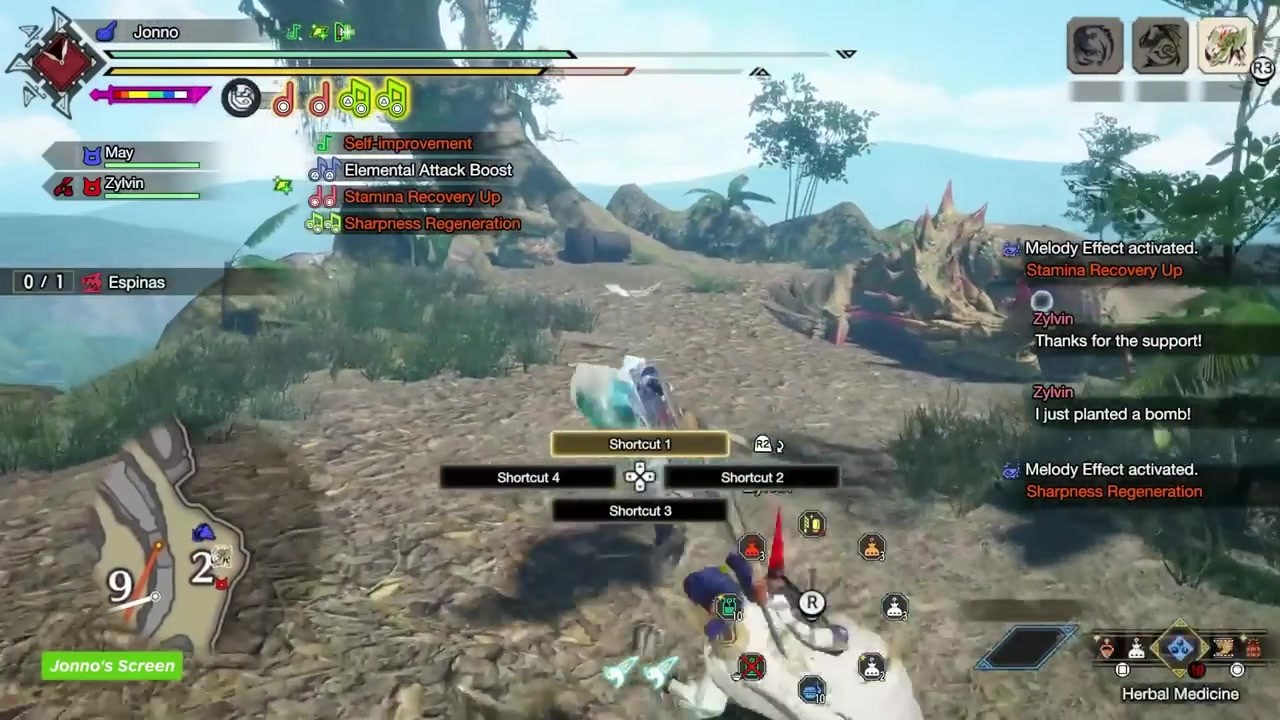
Task: Choose the Elemental Attack Boost melody
Action: (x=427, y=170)
